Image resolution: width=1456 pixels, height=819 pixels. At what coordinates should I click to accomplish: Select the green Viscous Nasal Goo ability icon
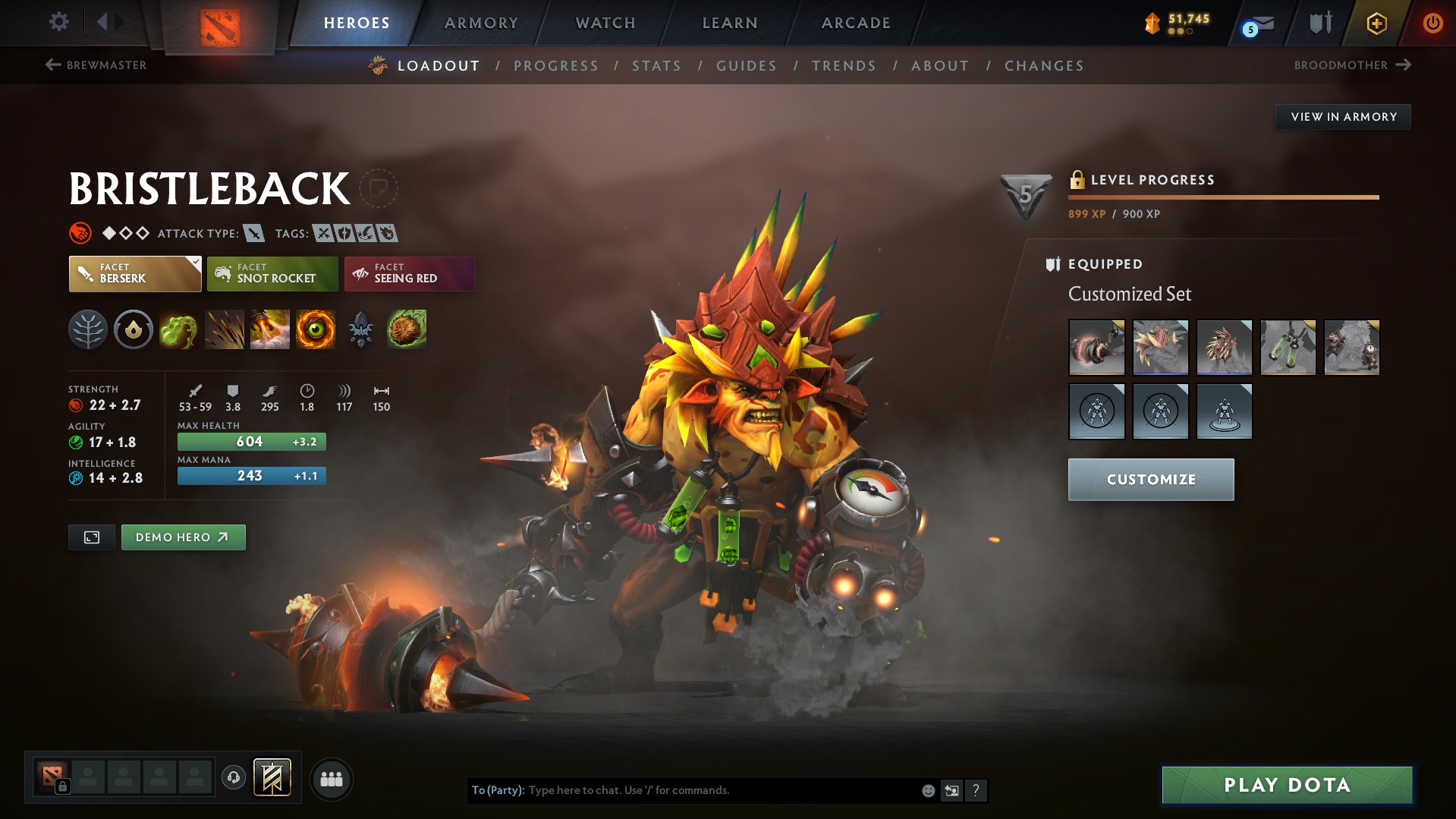(179, 330)
